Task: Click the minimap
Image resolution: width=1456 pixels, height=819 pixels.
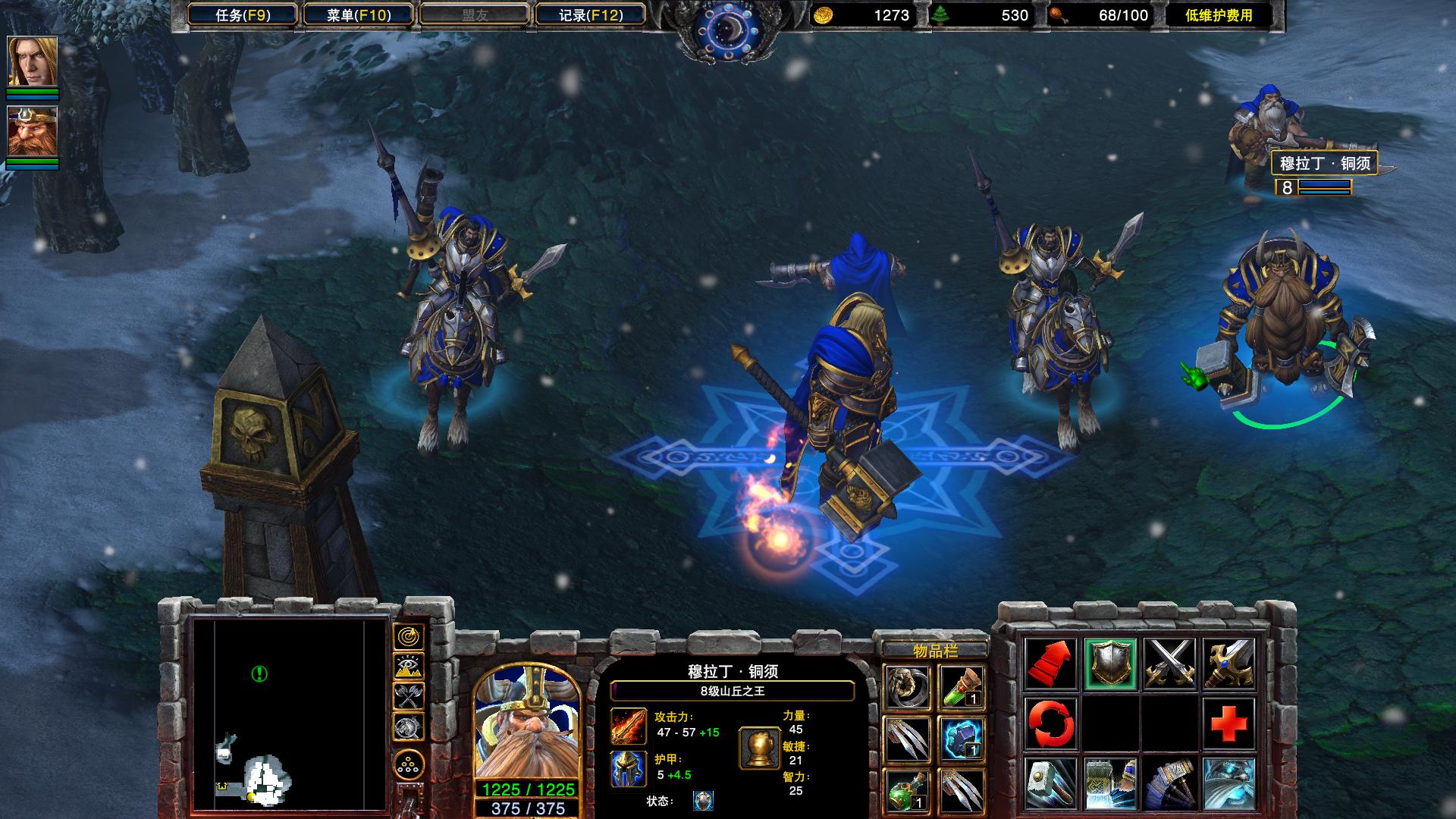Action: [x=290, y=714]
